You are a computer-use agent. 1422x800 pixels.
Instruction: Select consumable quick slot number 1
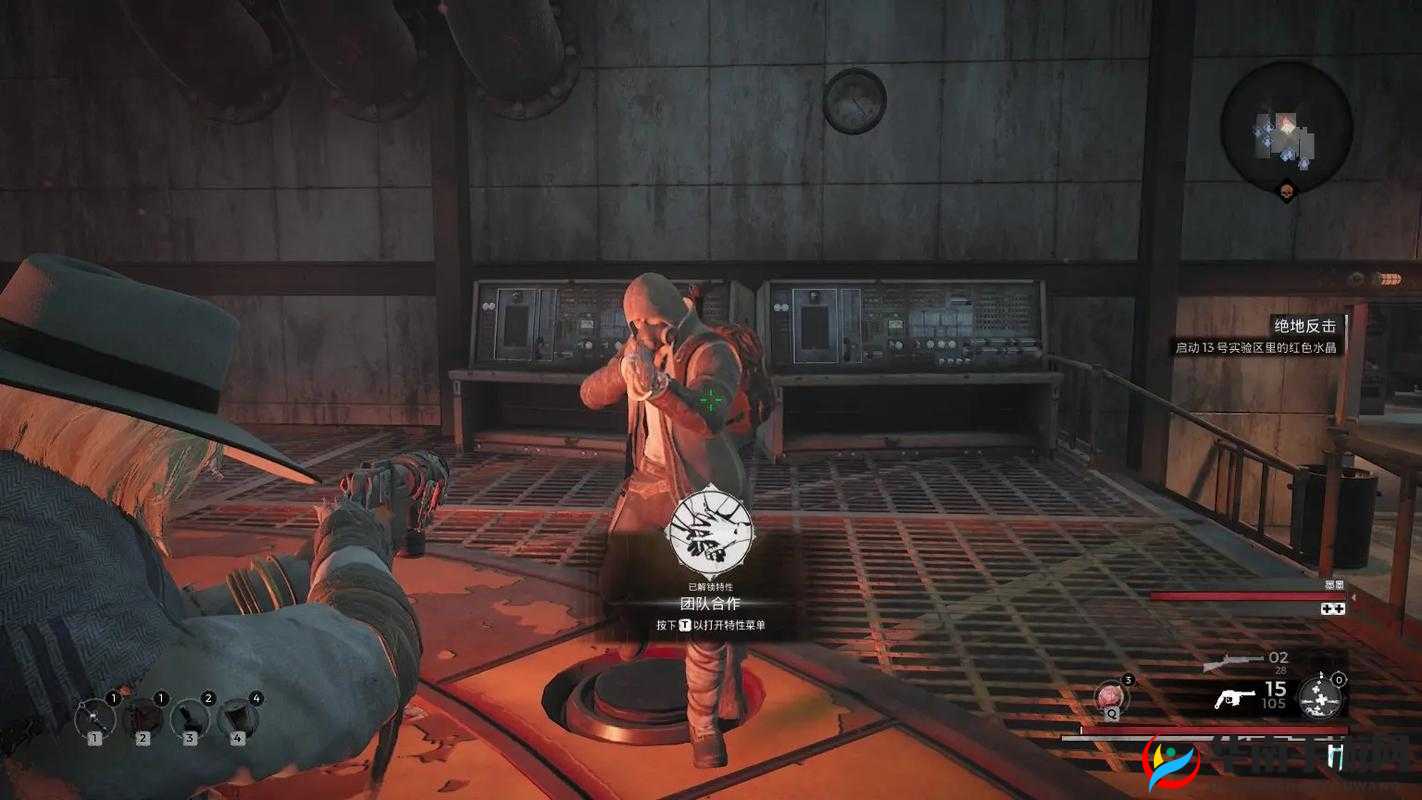tap(94, 718)
